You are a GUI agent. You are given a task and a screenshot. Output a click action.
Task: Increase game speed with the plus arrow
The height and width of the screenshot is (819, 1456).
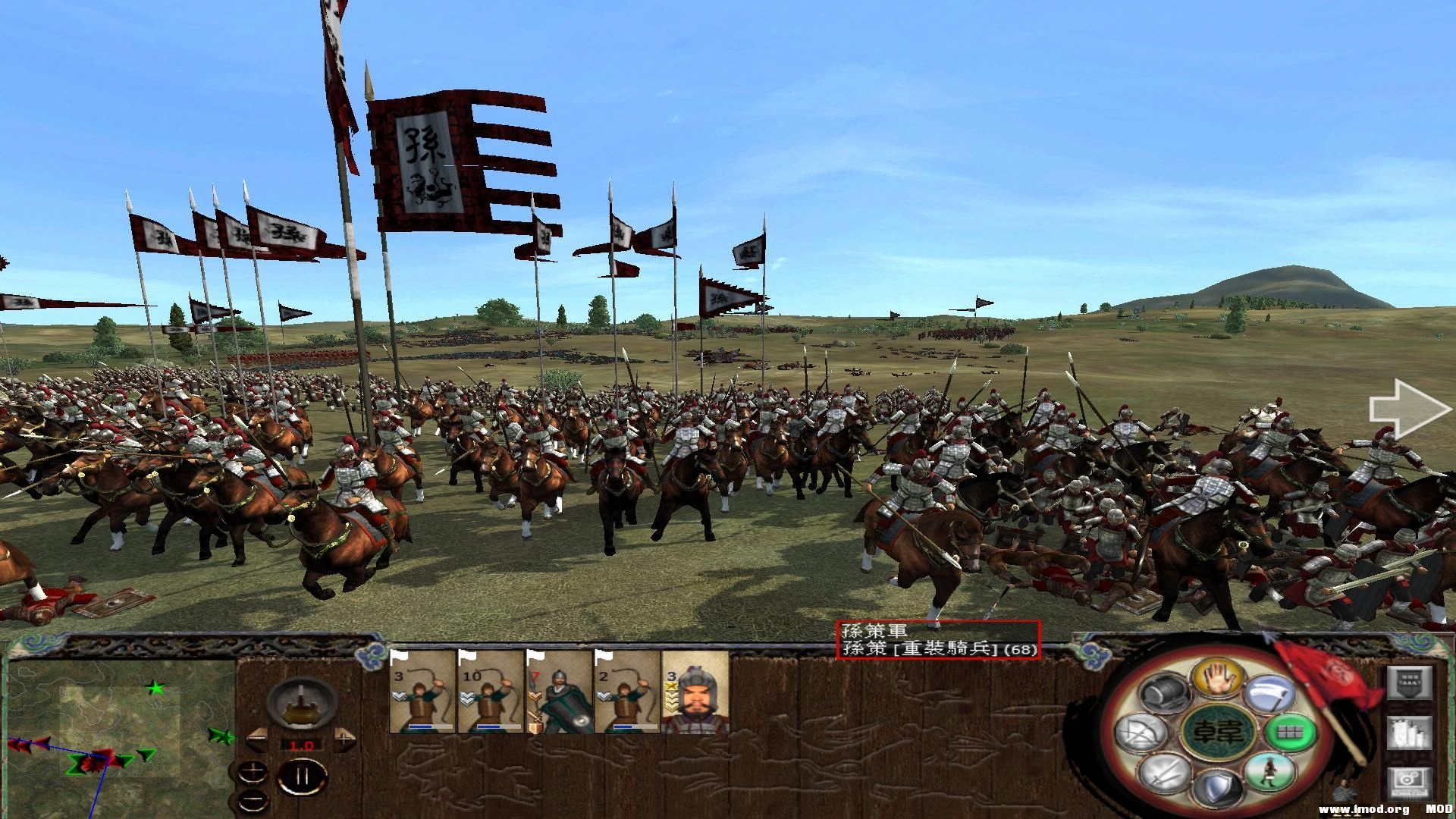coord(344,739)
